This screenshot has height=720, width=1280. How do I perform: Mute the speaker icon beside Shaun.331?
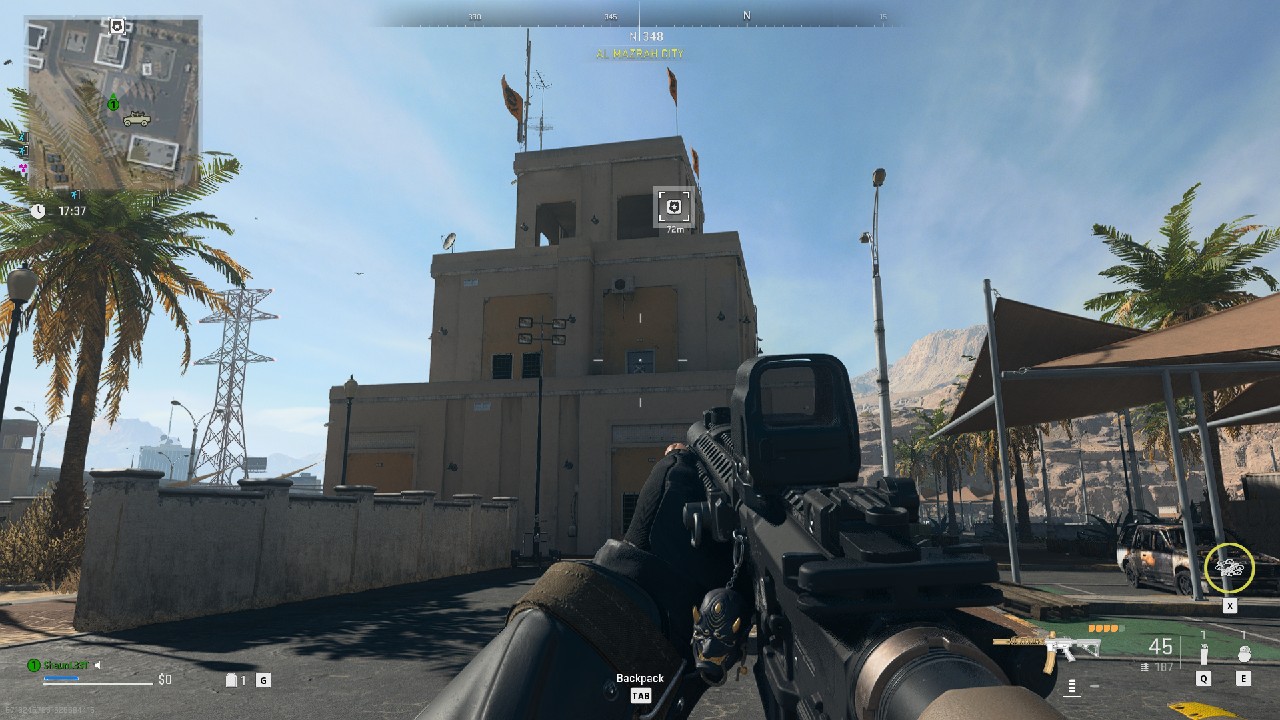97,664
